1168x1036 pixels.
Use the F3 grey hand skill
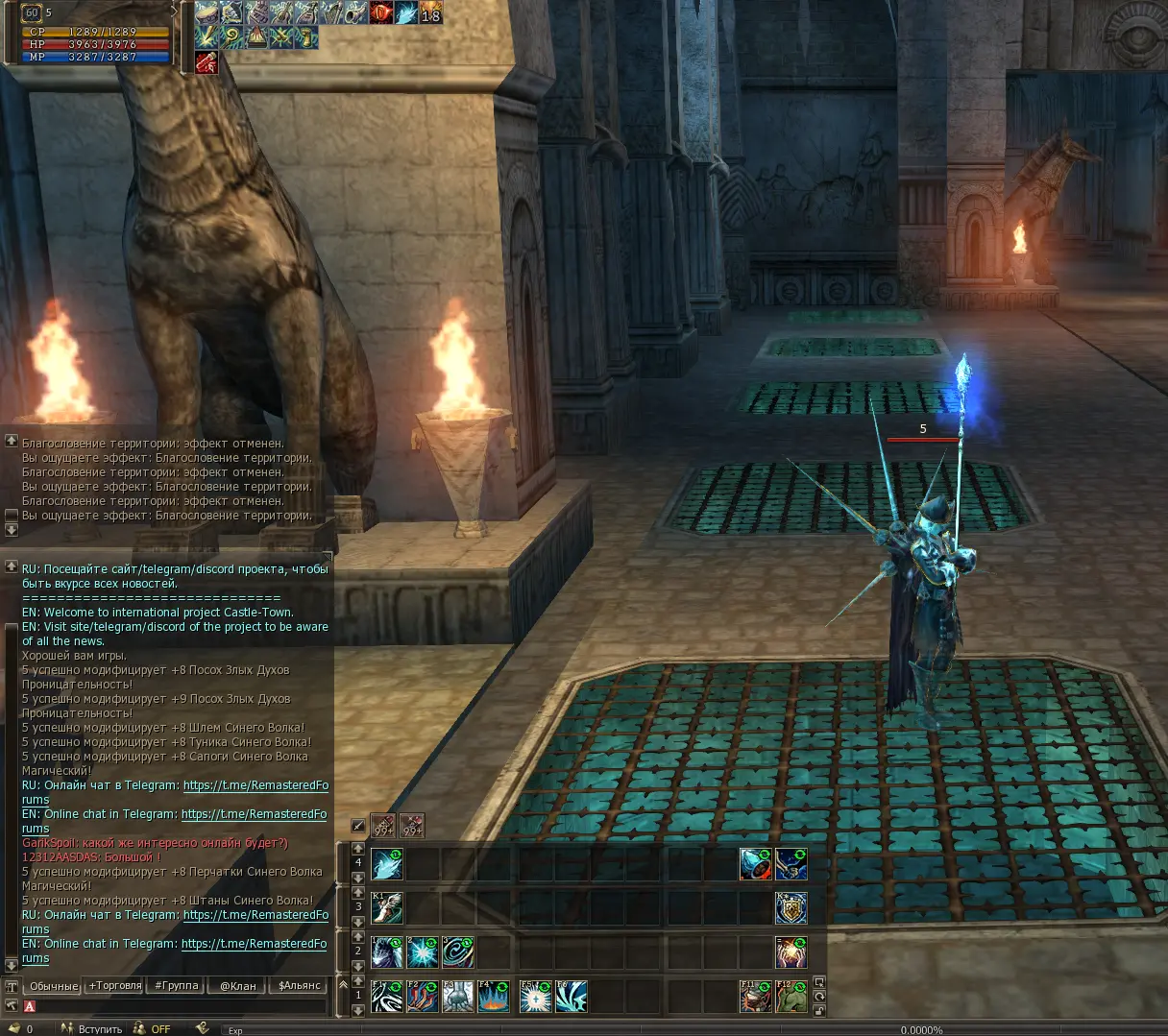click(458, 997)
